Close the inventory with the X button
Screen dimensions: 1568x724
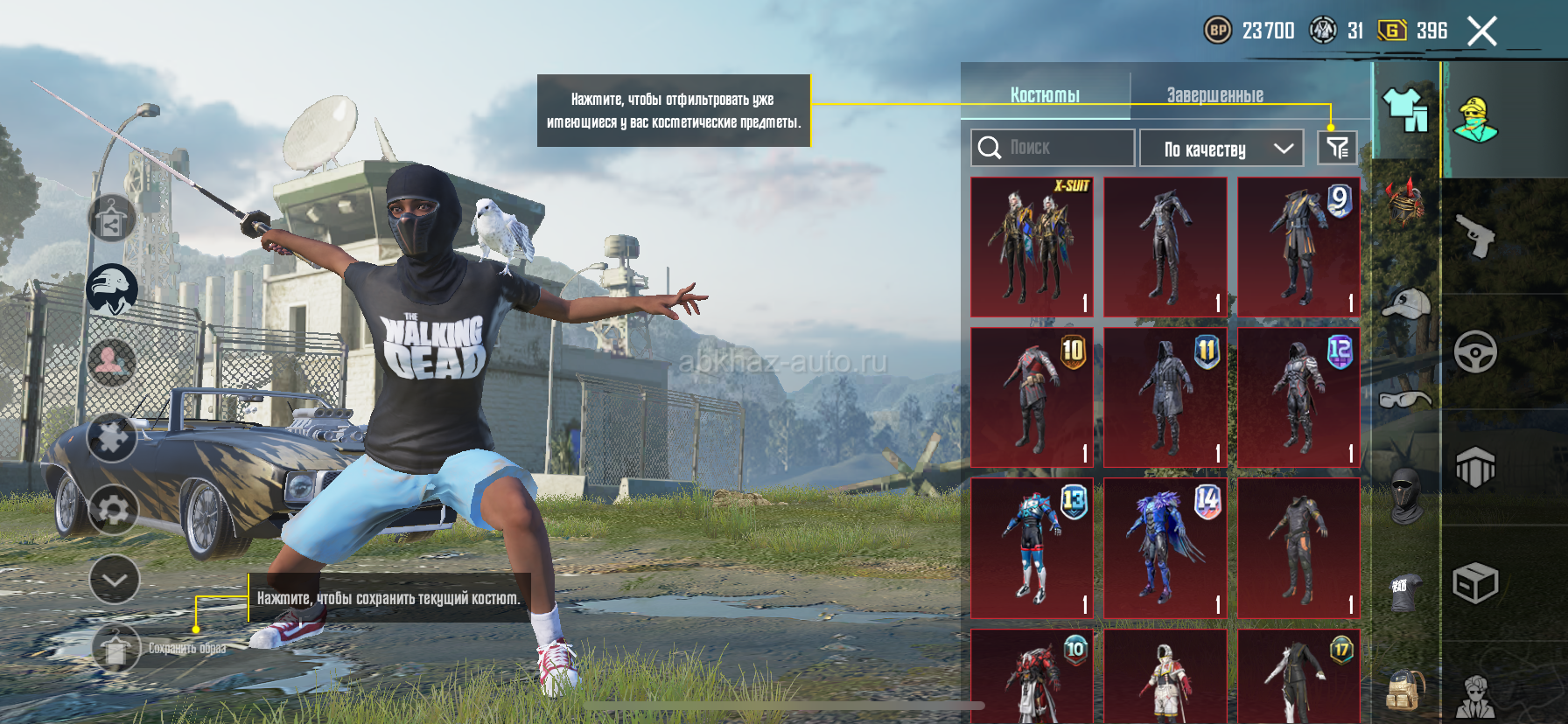tap(1481, 31)
